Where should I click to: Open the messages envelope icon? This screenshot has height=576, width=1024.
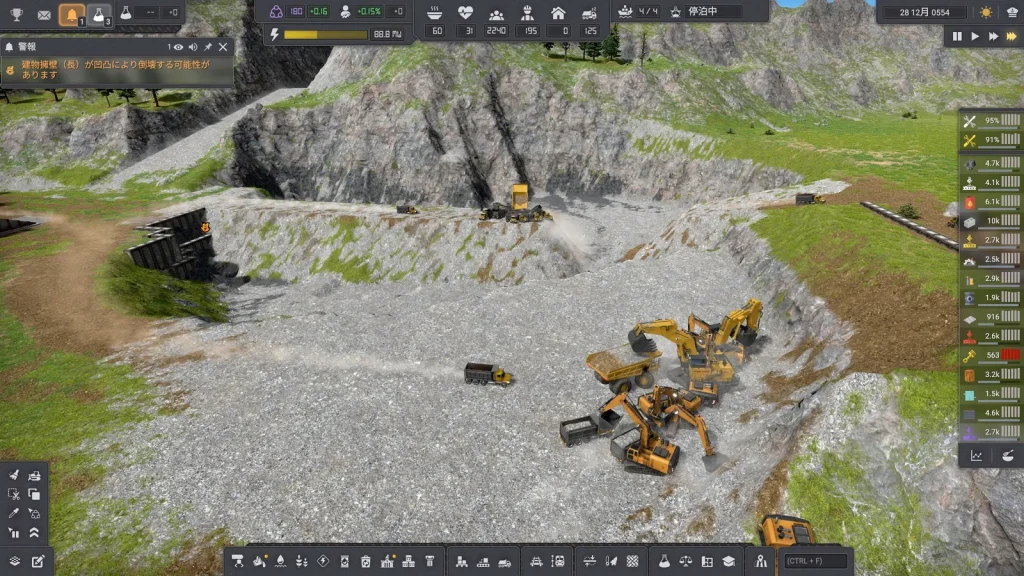point(44,14)
